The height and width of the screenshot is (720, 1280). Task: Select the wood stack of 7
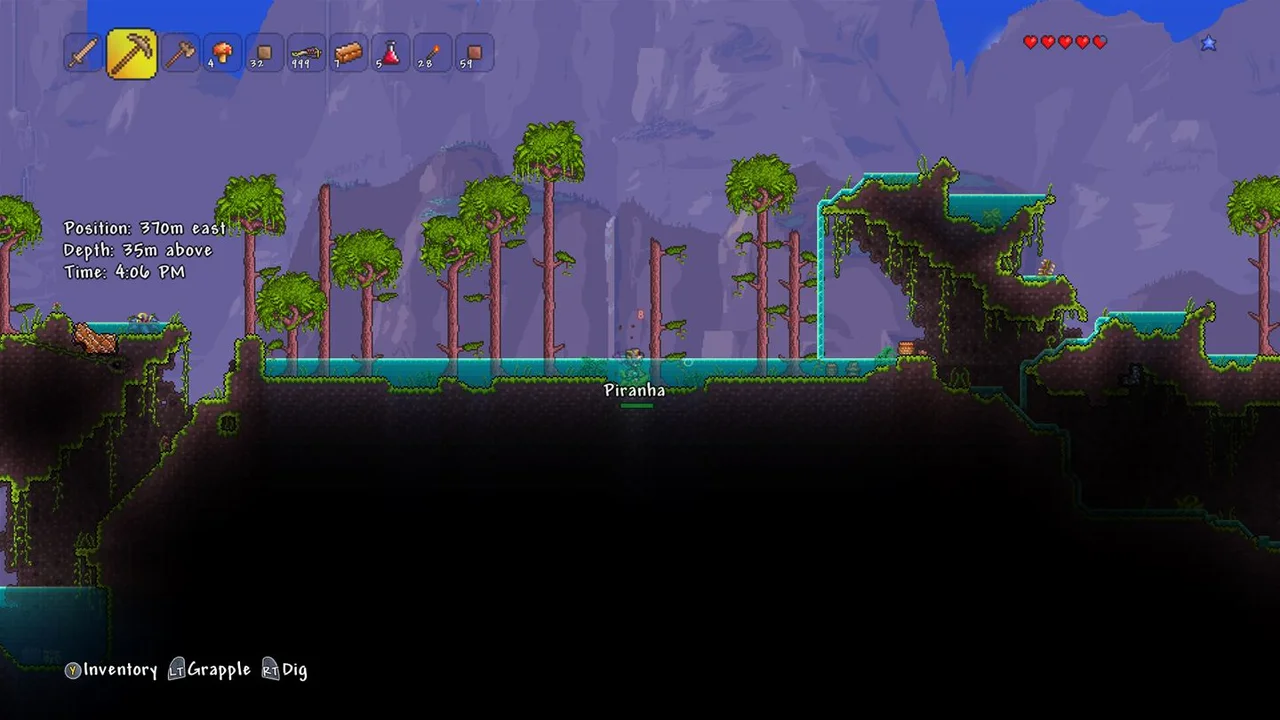point(348,53)
